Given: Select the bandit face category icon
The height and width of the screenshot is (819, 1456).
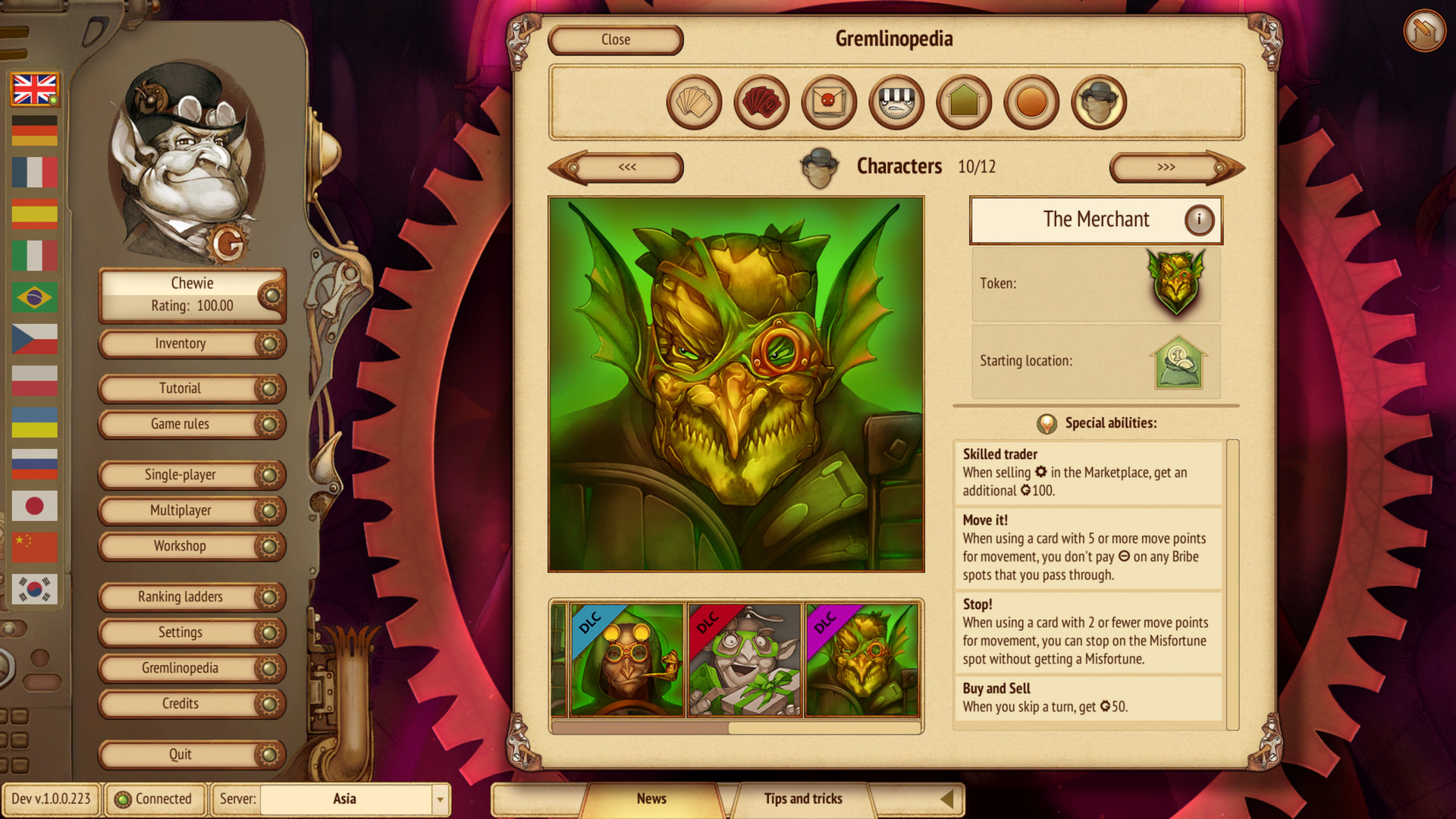Looking at the screenshot, I should [x=896, y=102].
